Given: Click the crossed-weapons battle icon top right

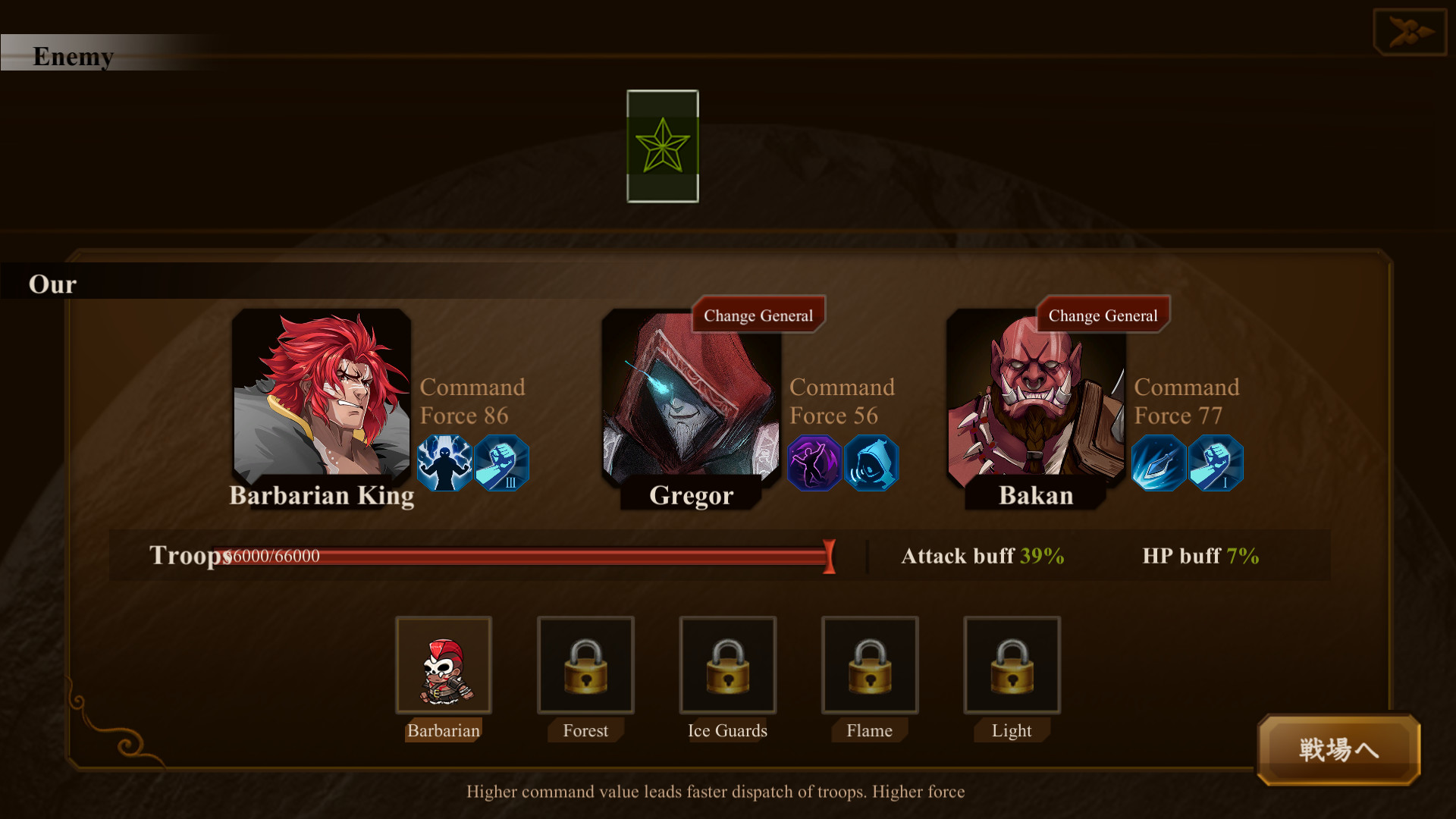Looking at the screenshot, I should (x=1410, y=31).
